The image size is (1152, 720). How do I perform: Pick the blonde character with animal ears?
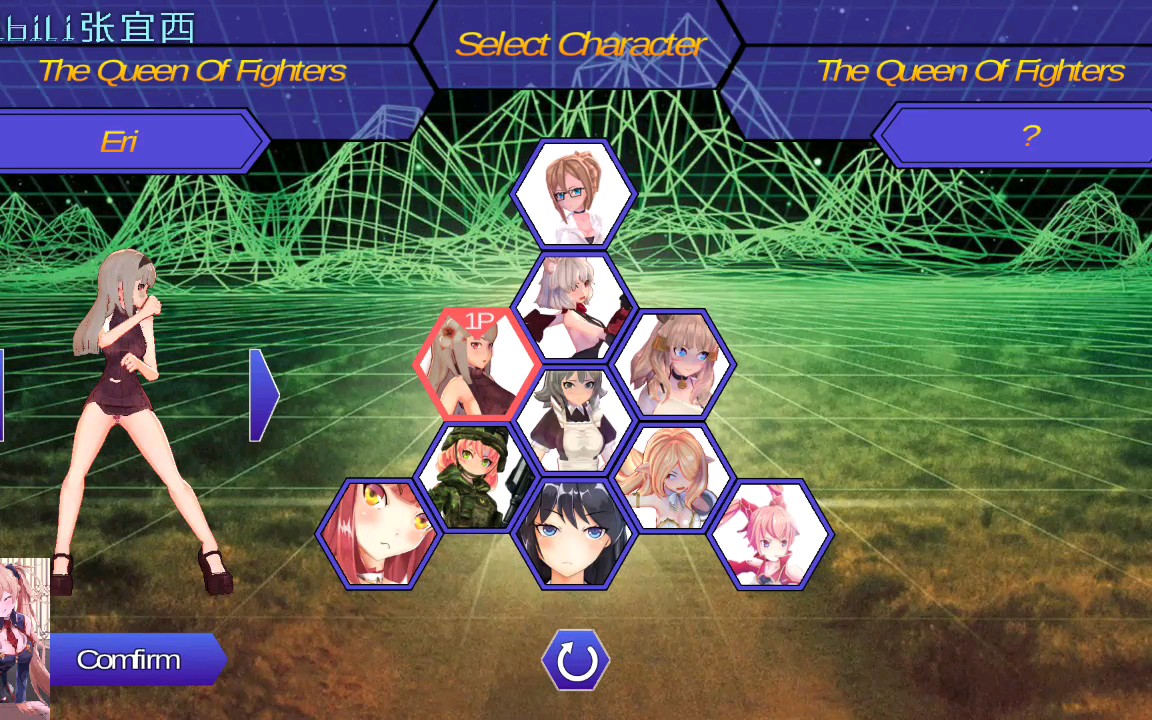coord(673,478)
